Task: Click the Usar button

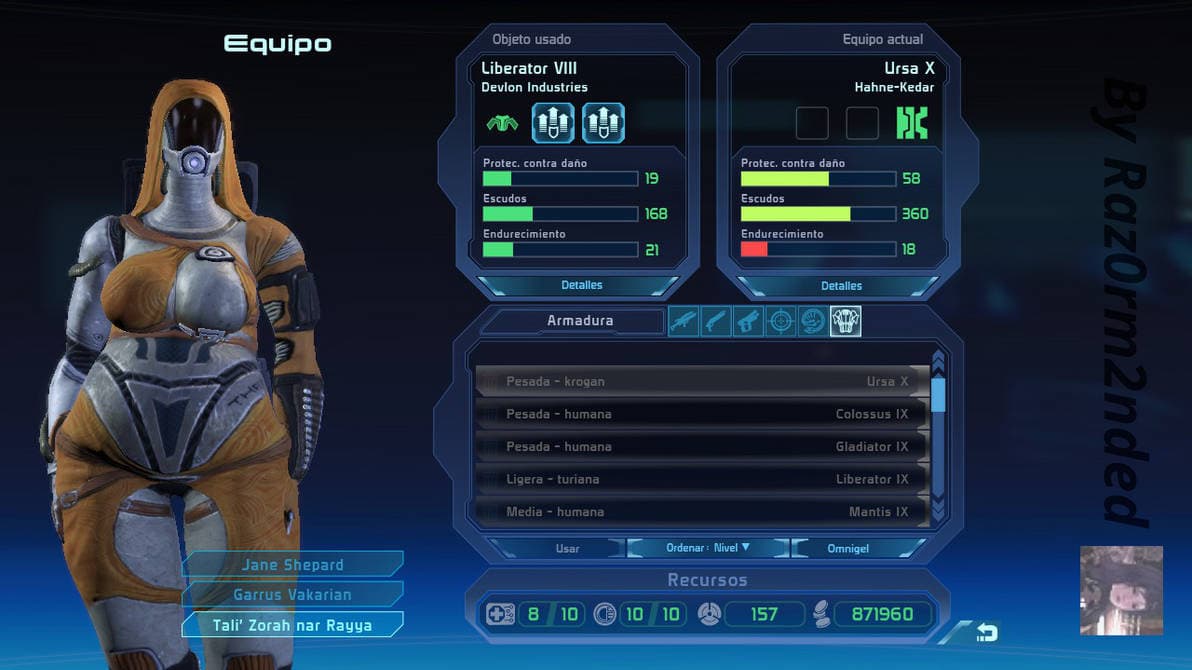Action: (567, 548)
